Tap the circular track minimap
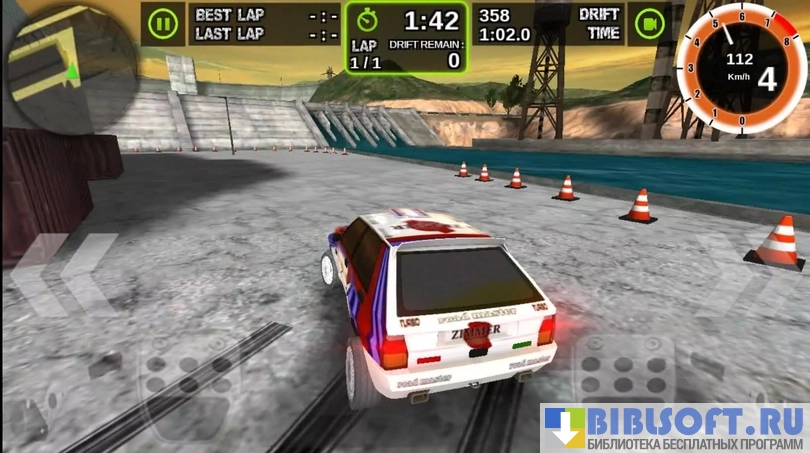The image size is (810, 453). pos(70,68)
